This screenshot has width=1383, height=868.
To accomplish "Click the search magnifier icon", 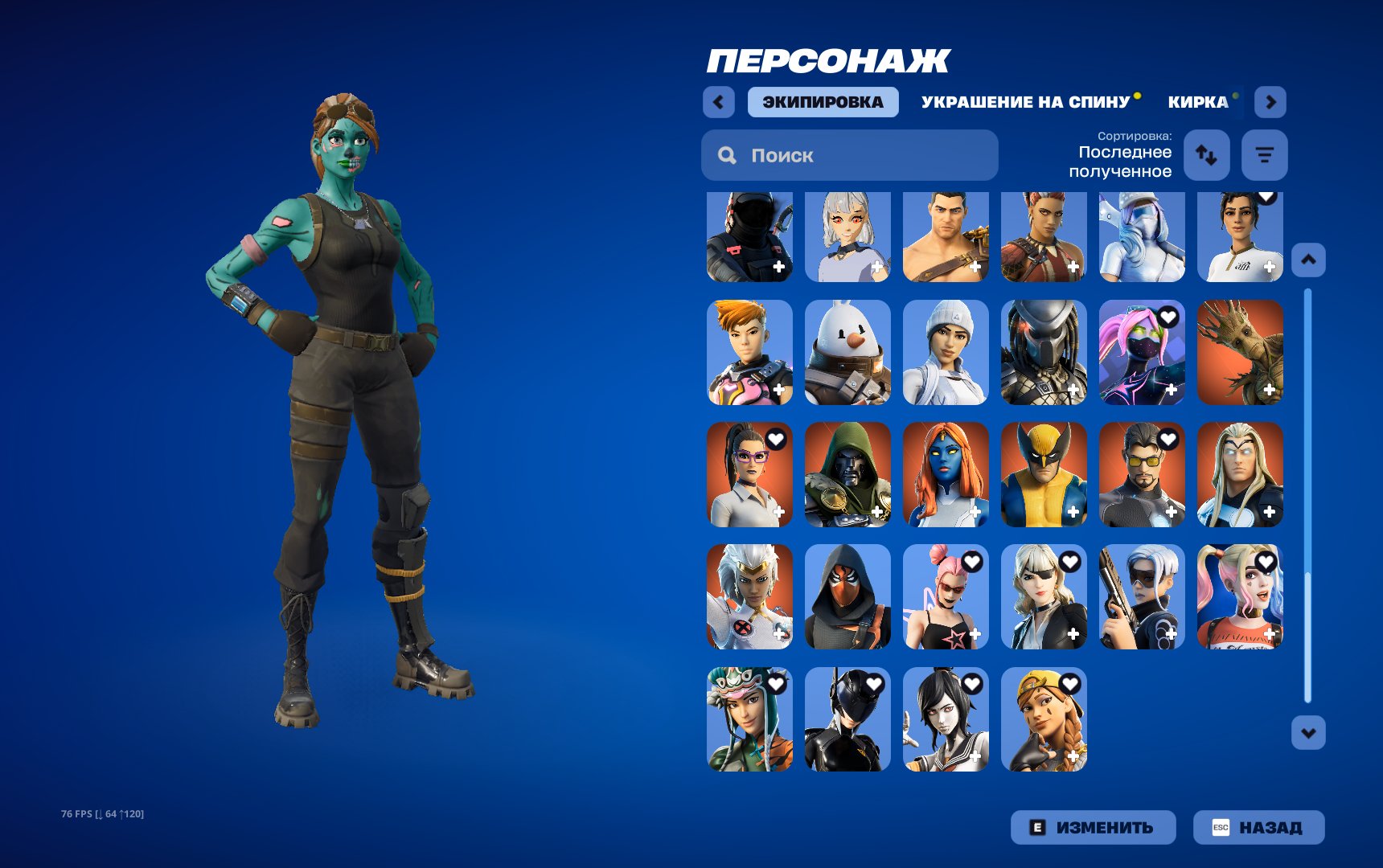I will (728, 154).
